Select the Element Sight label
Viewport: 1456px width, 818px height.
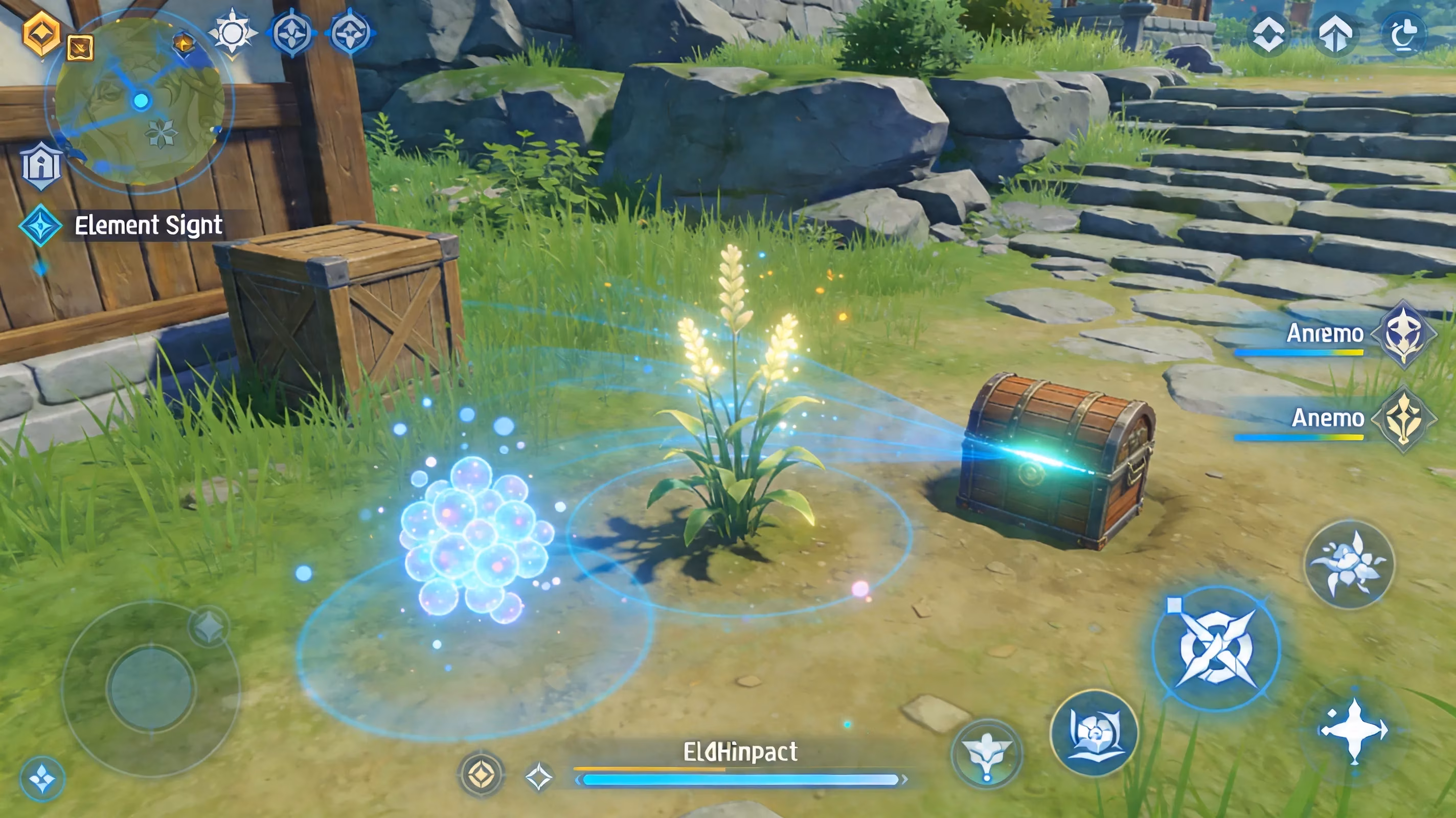(x=149, y=225)
